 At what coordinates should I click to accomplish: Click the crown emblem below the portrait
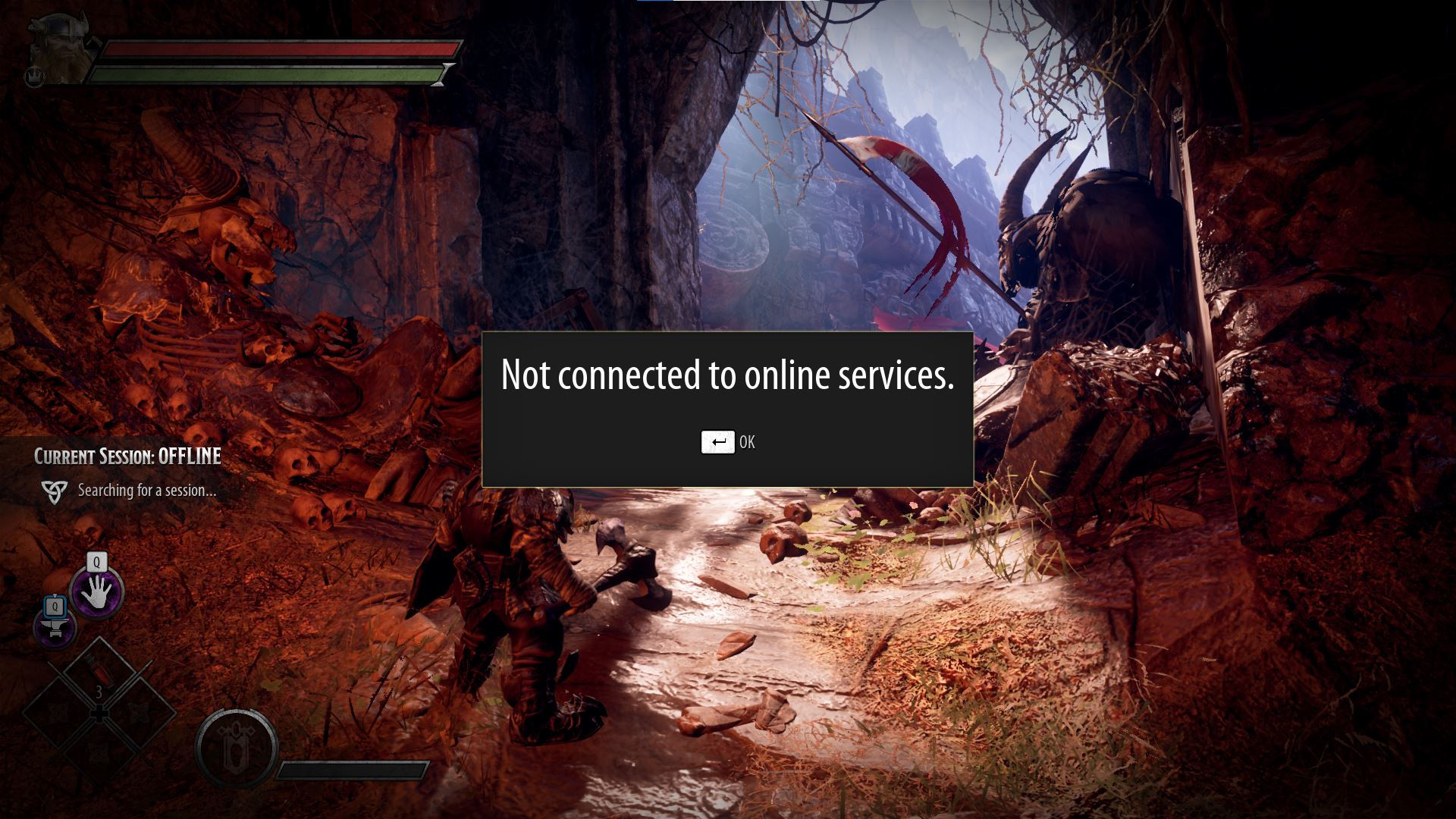36,79
